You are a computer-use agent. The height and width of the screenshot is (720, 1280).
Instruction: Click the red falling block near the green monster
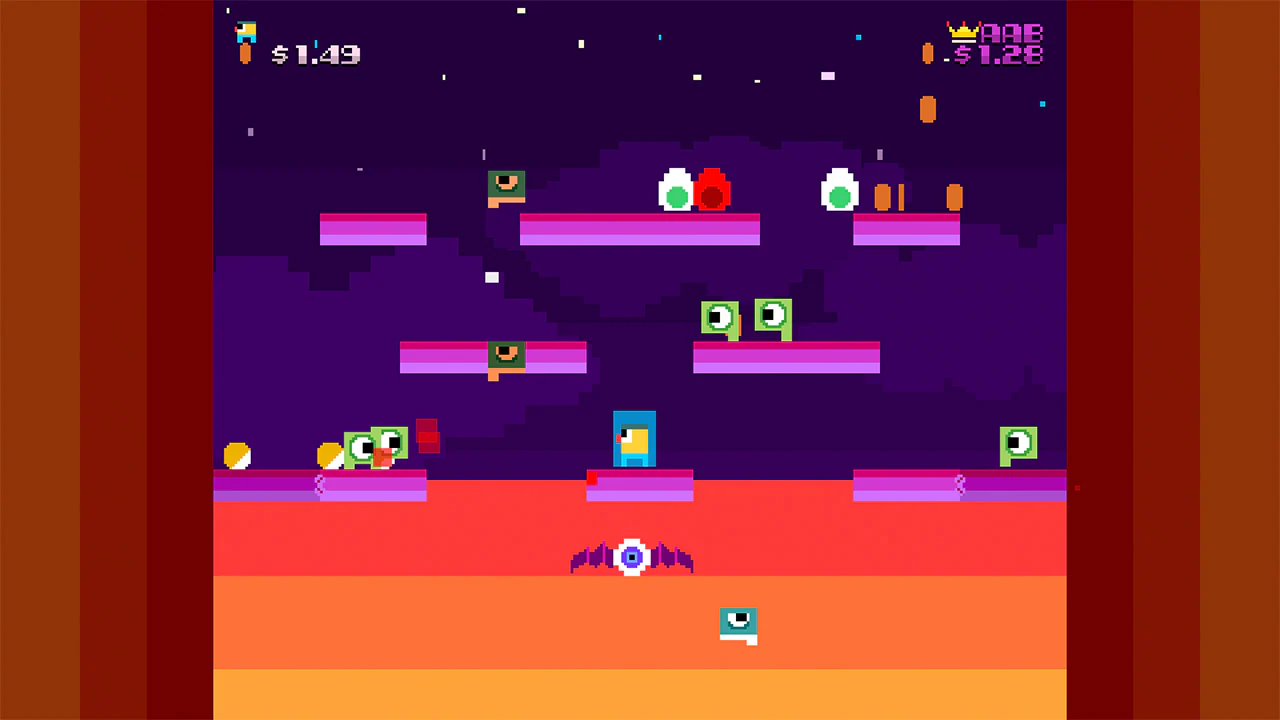coord(427,437)
